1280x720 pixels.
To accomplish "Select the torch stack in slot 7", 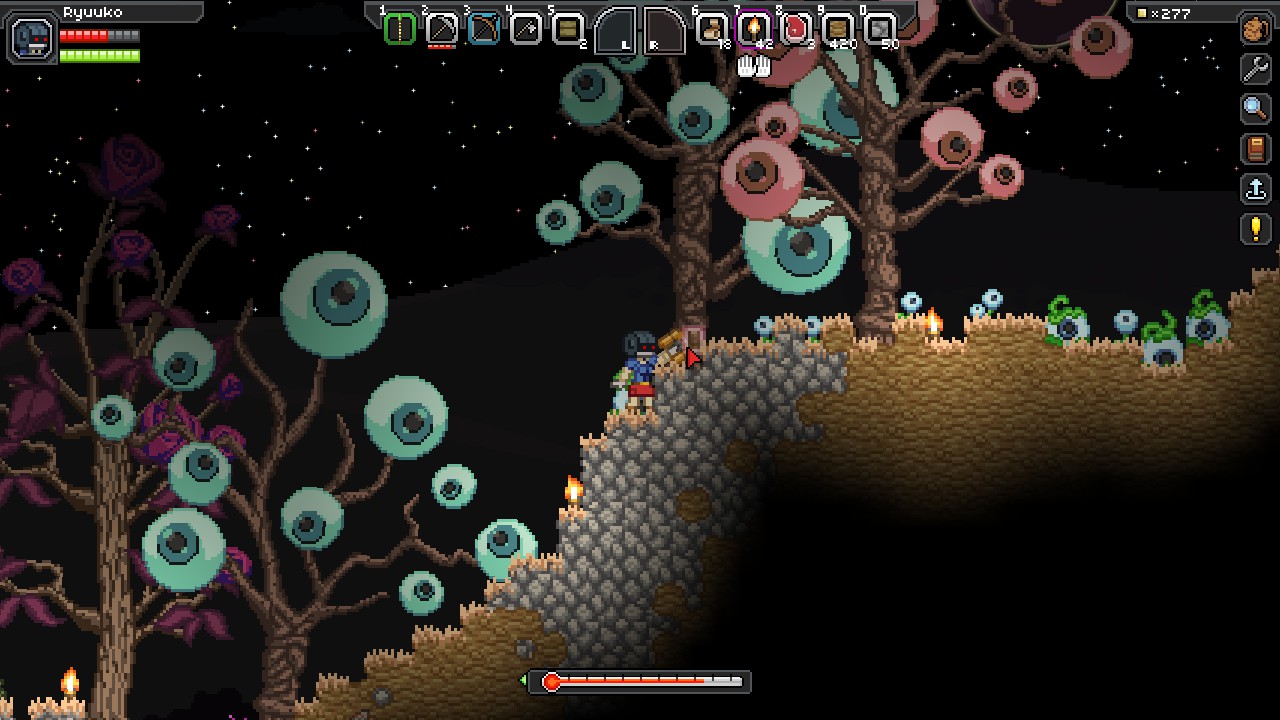I will [753, 29].
